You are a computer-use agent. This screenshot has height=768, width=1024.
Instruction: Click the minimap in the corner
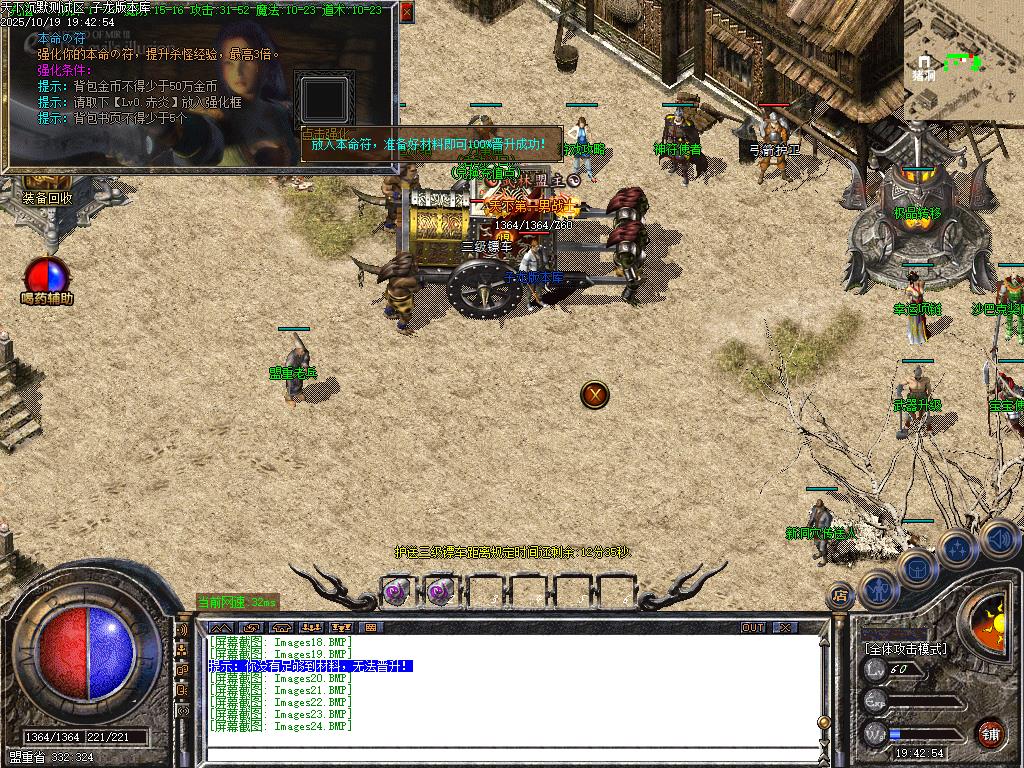(964, 57)
